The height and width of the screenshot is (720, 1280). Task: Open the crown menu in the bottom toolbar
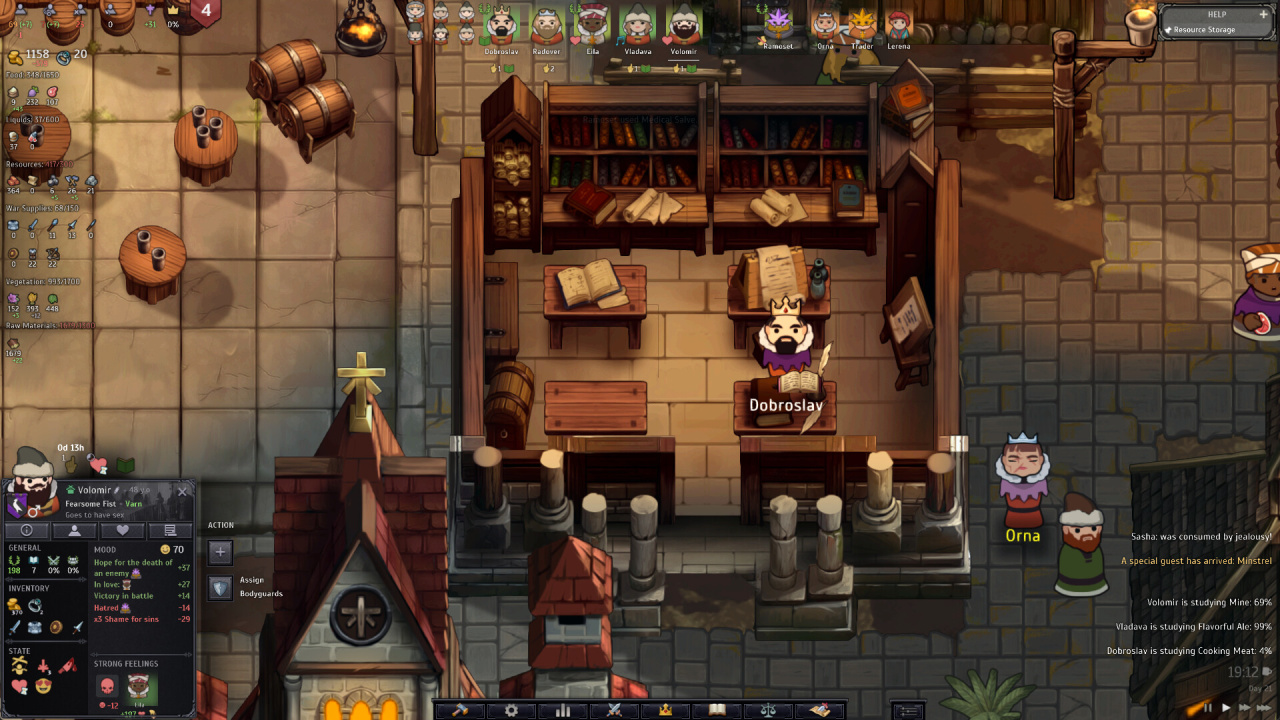point(665,710)
